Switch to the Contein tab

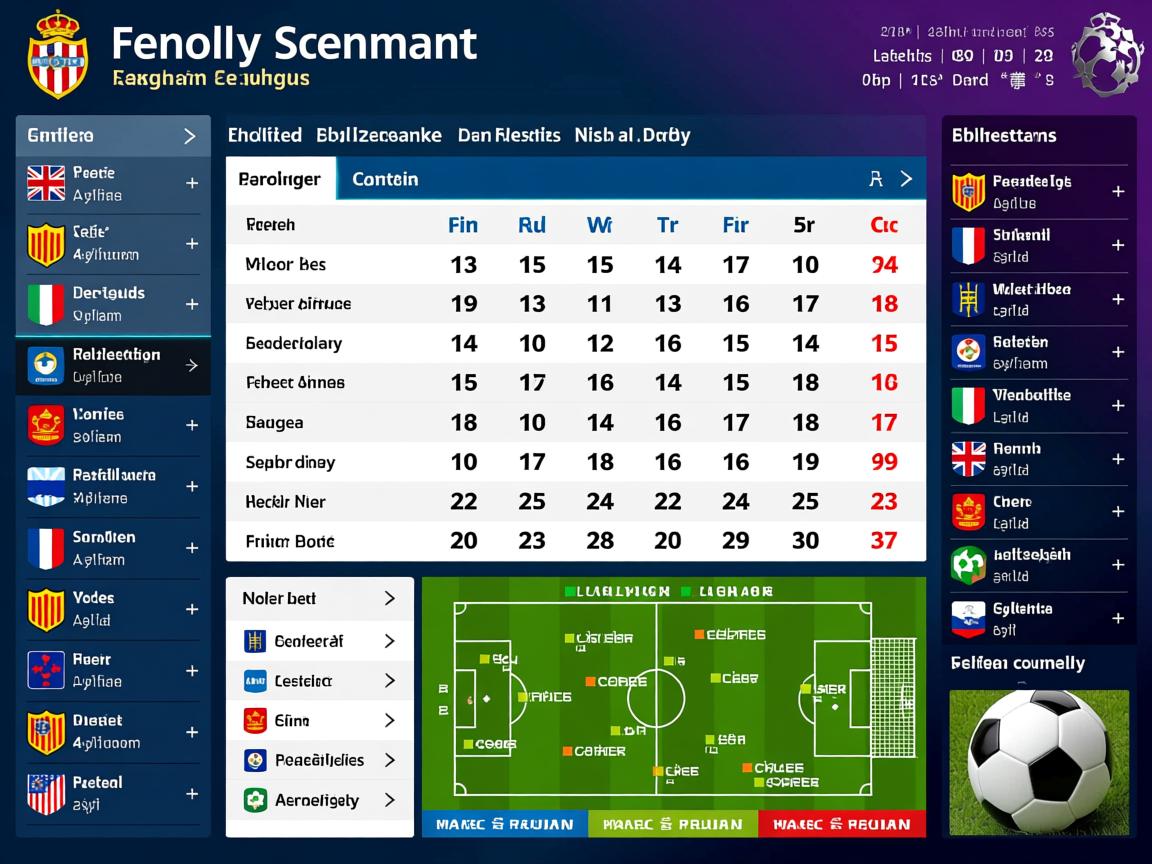coord(385,180)
